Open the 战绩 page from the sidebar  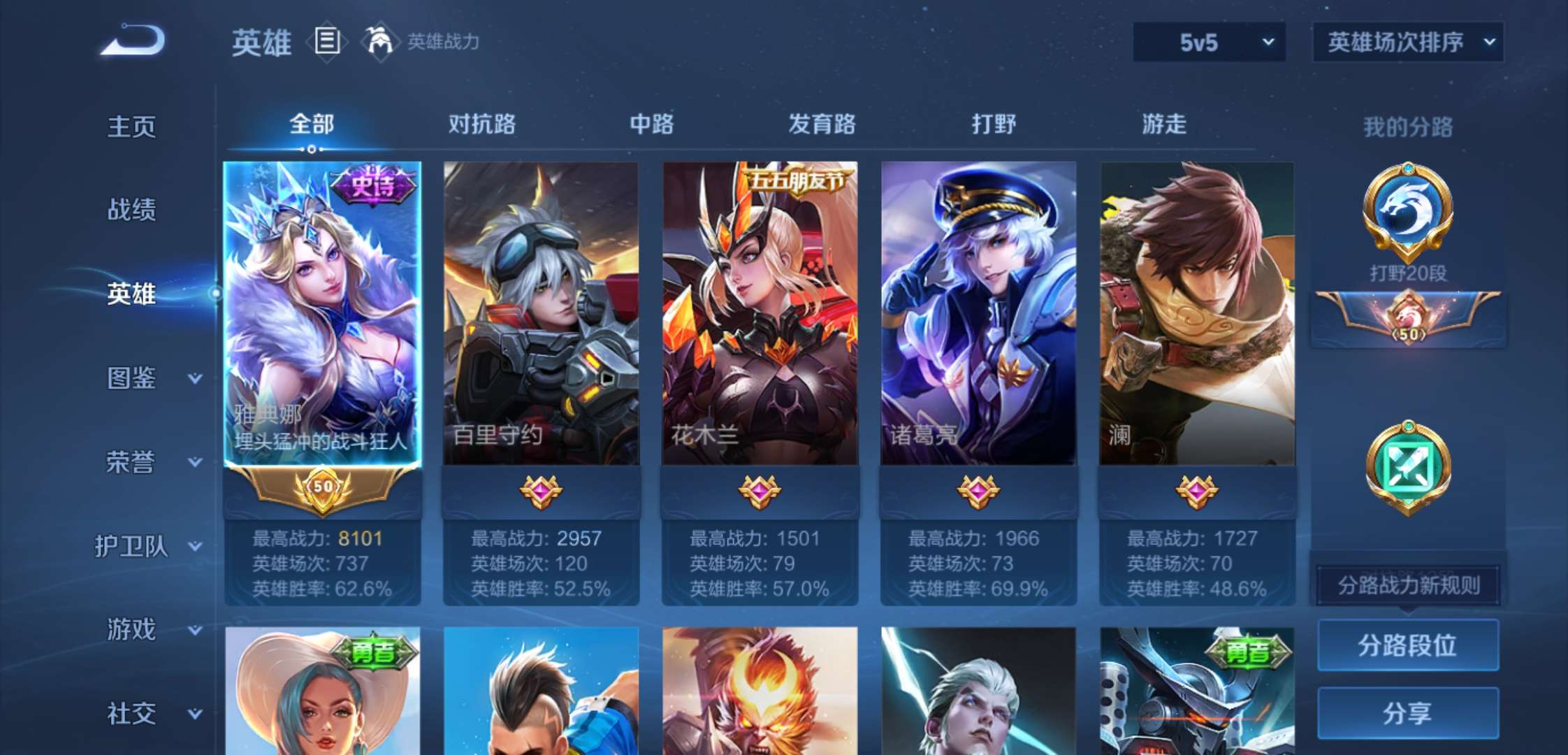(x=133, y=210)
